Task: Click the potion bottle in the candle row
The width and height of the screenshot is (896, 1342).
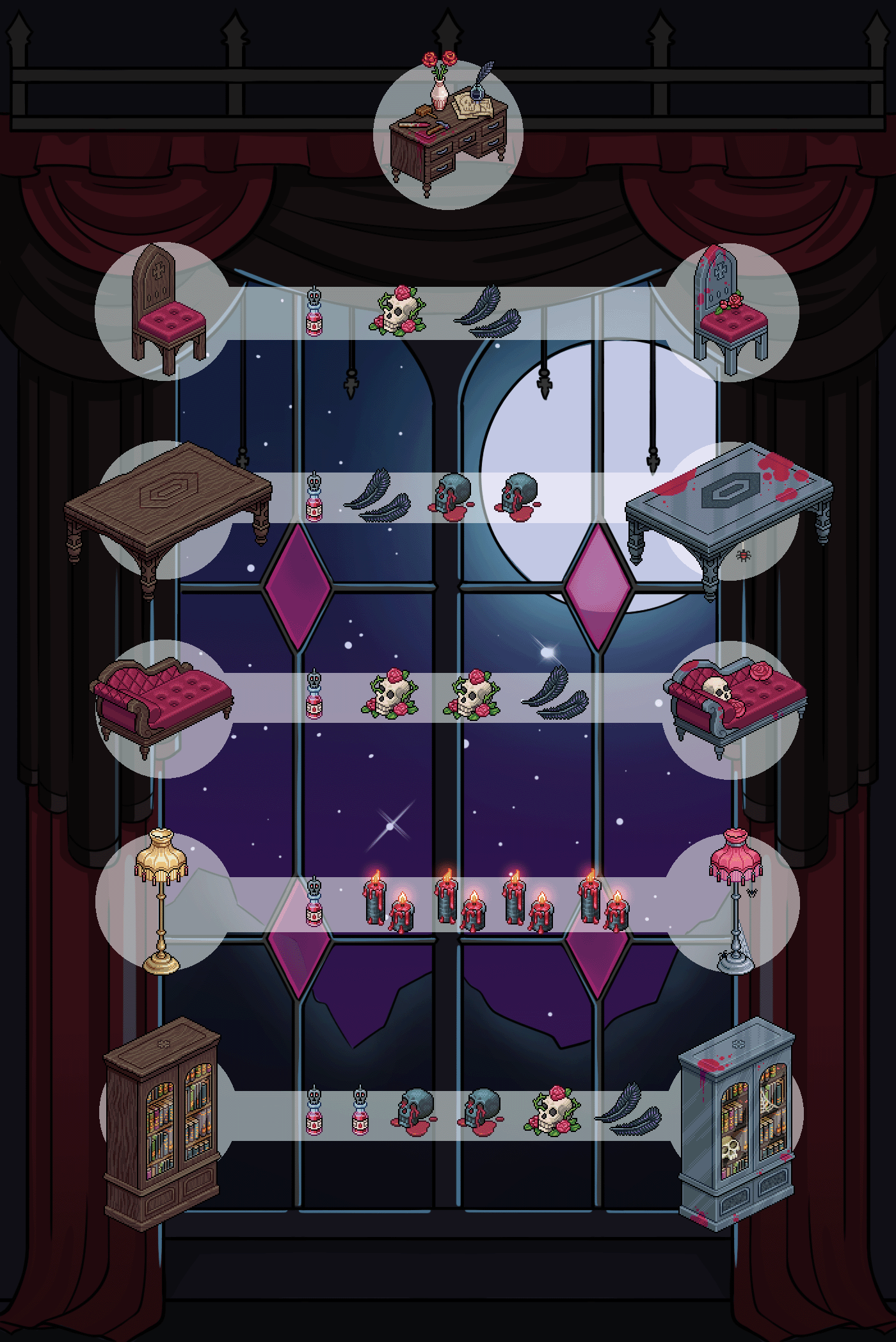Action: point(314,903)
